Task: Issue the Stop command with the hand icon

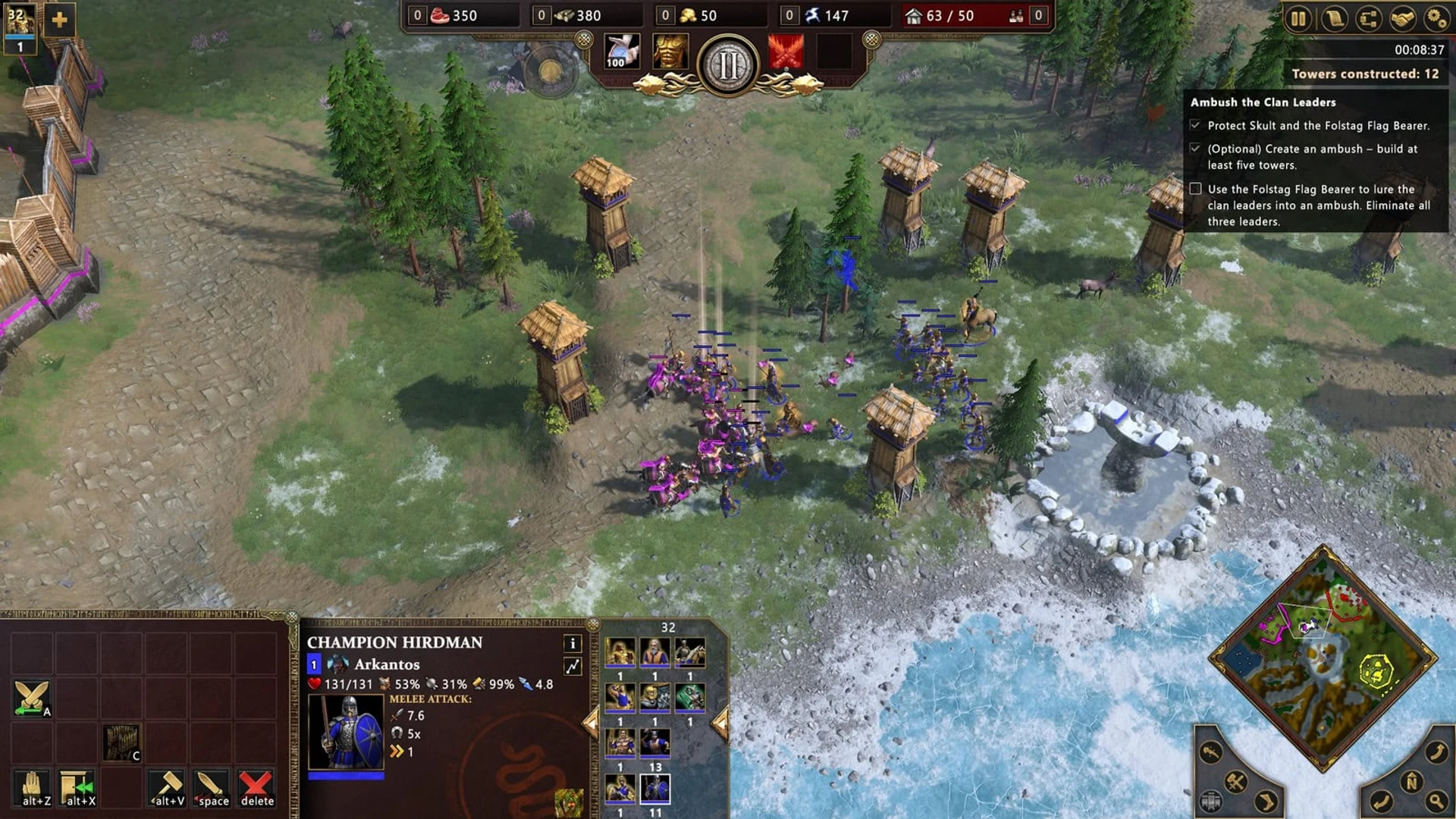Action: (x=32, y=786)
